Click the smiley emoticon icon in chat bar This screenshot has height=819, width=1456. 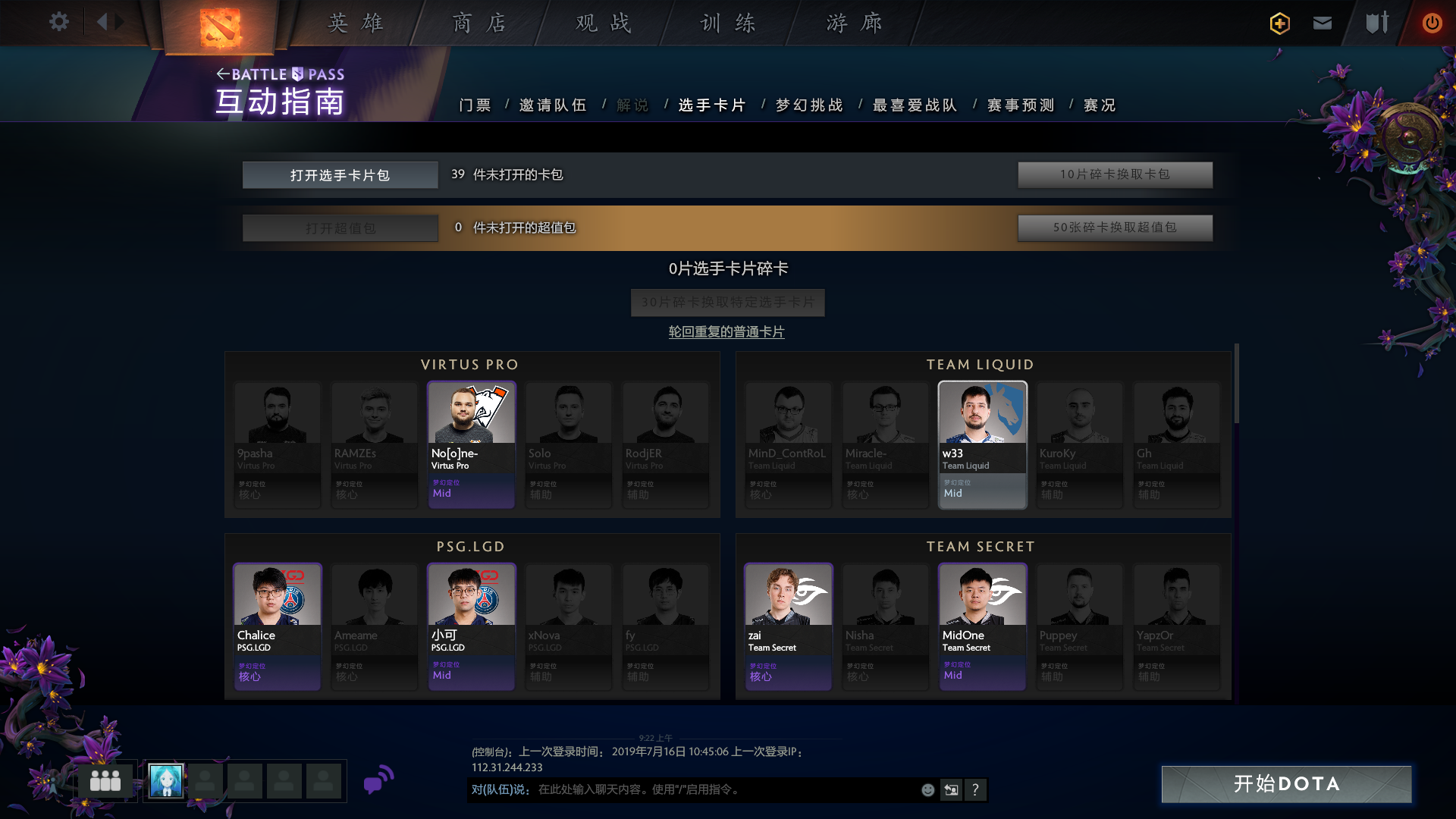(x=927, y=789)
